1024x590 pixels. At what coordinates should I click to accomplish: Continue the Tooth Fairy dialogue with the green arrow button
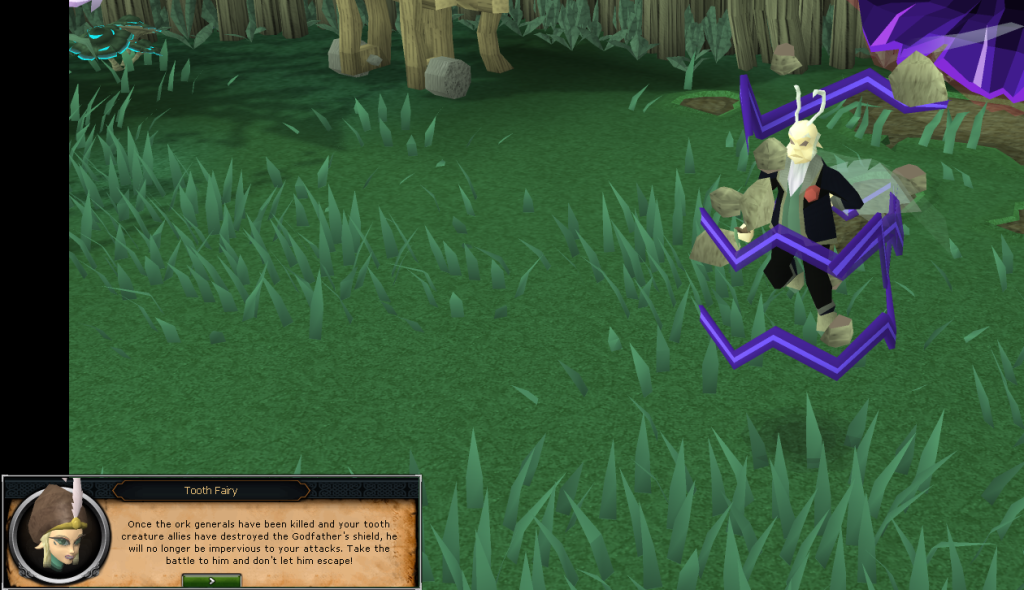(211, 580)
